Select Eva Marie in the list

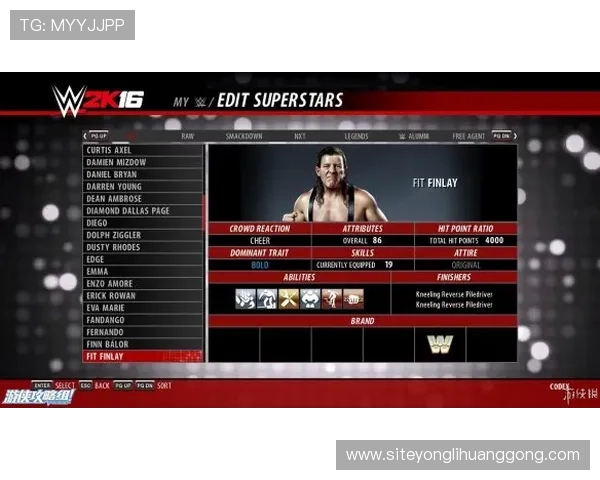pyautogui.click(x=106, y=308)
